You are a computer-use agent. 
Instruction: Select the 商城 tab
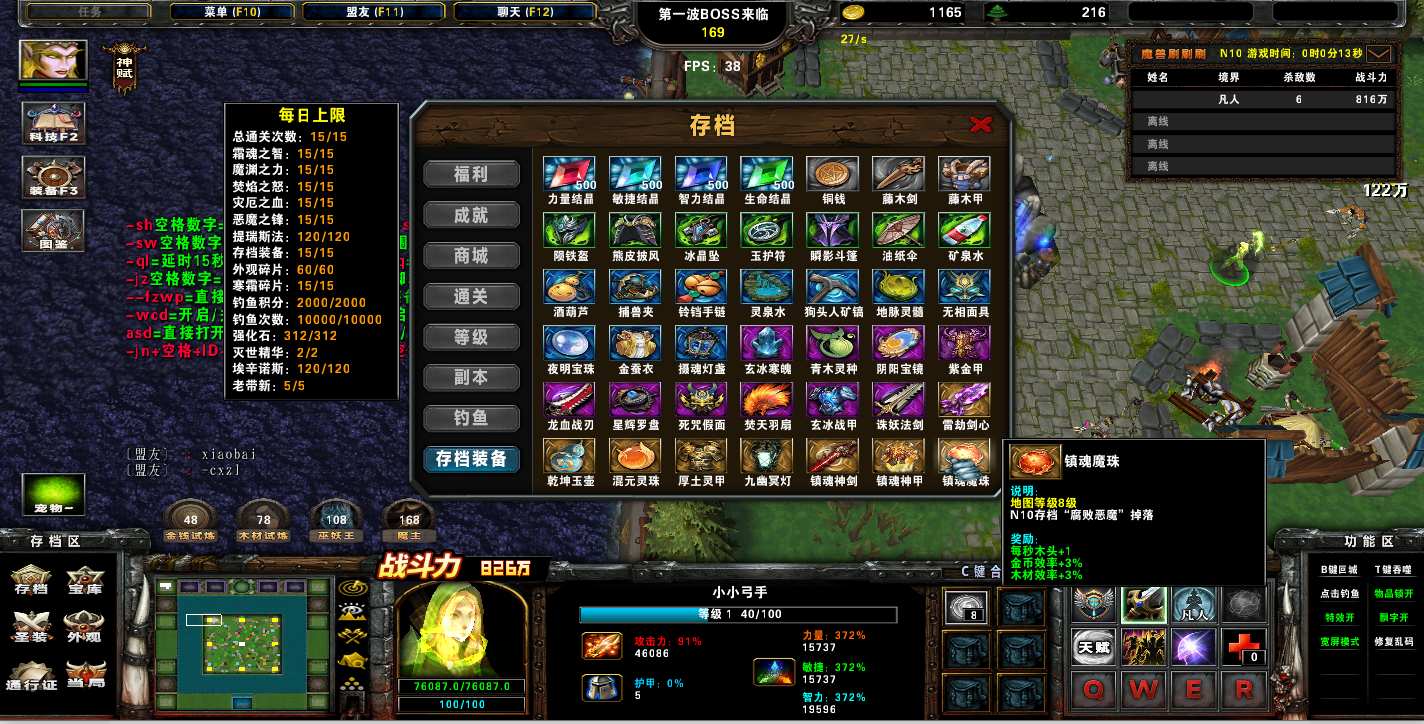[x=471, y=256]
